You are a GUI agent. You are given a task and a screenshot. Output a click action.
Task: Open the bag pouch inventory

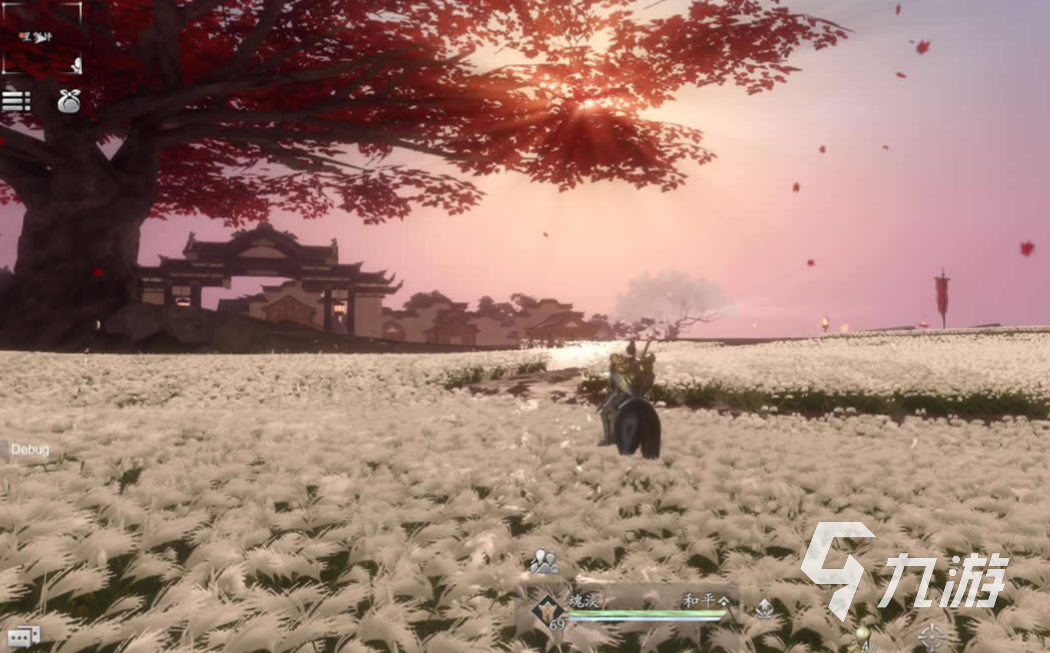[68, 101]
